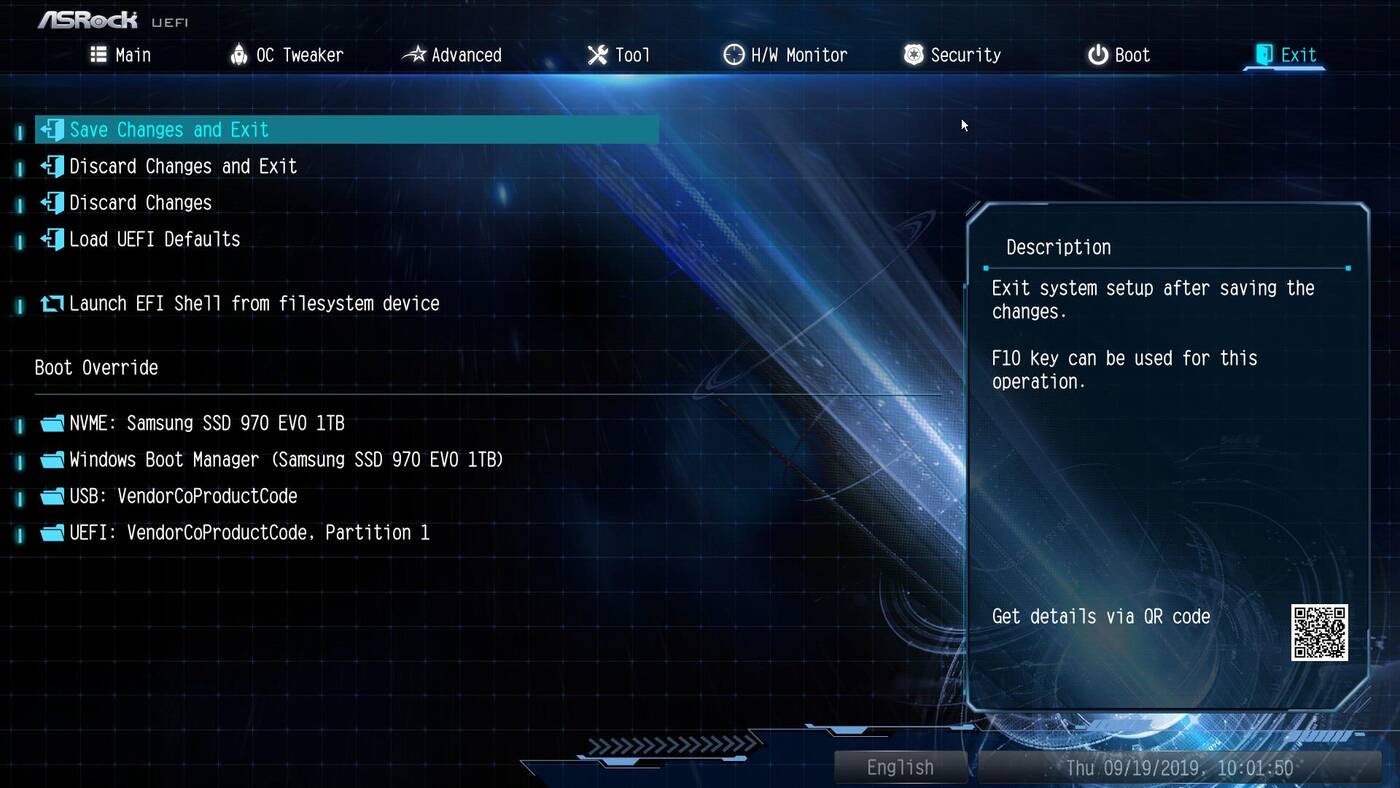Show the H/W Monitor tab
Screen dimensions: 1400x788
tap(785, 55)
